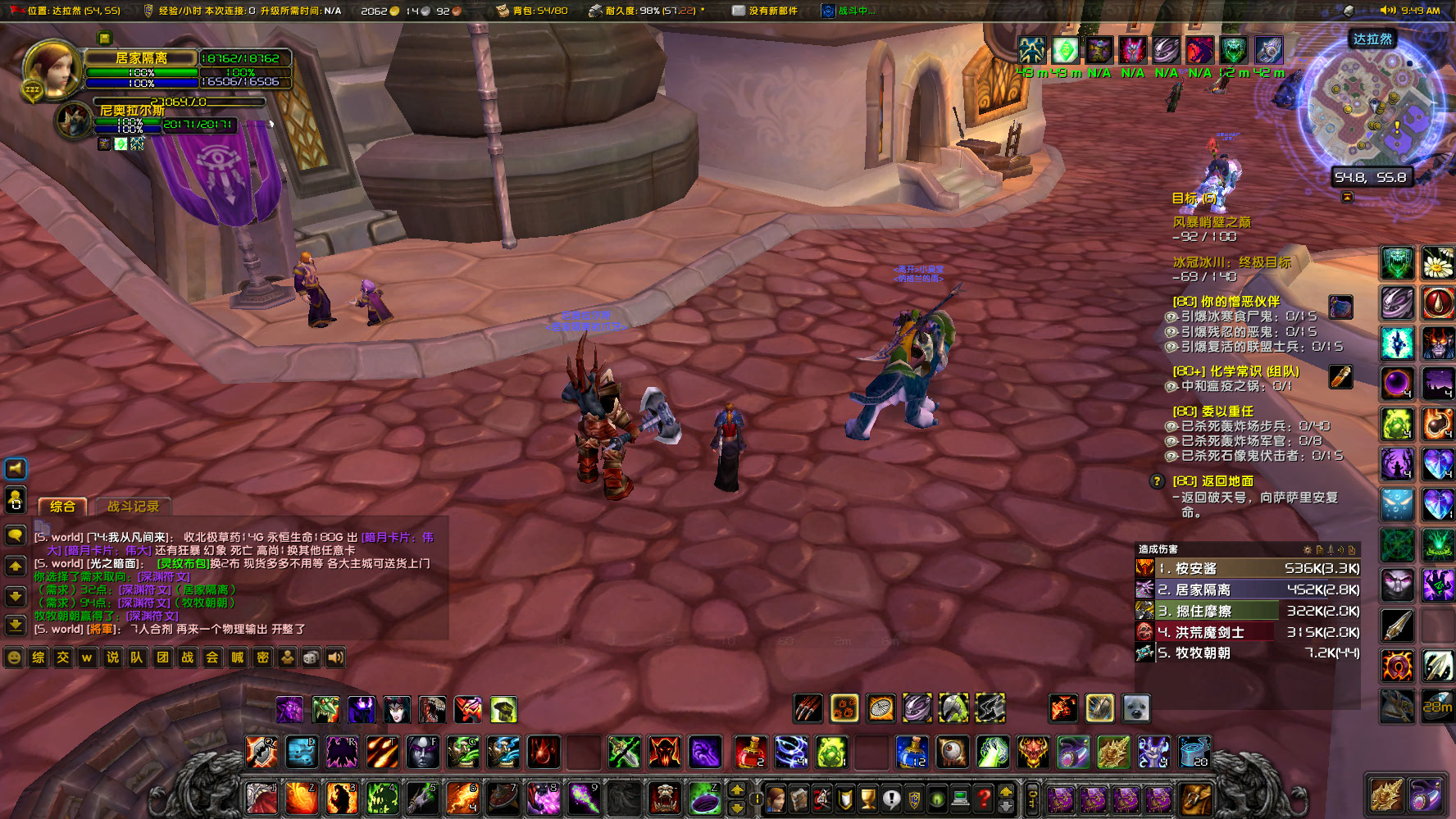Screen dimensions: 1456x819
Task: Click the dice roll icon beside chat buttons
Action: click(x=310, y=657)
